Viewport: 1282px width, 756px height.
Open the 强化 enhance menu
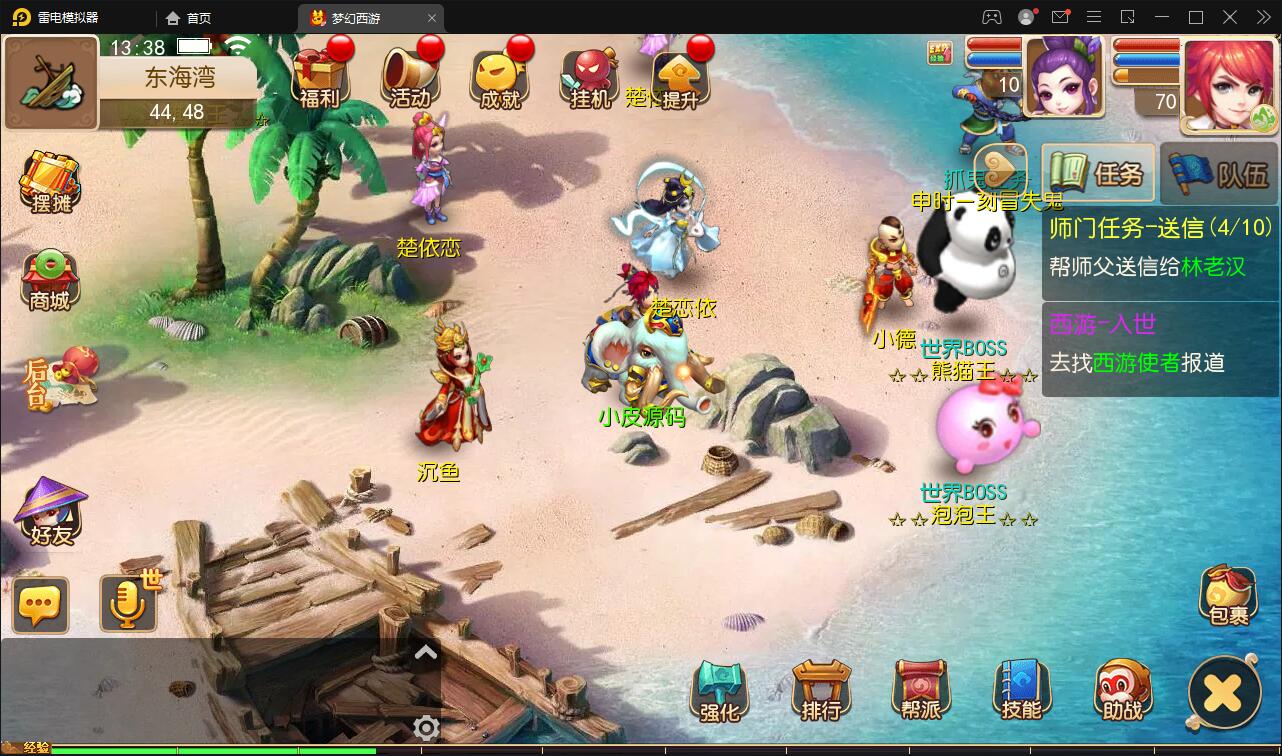720,691
